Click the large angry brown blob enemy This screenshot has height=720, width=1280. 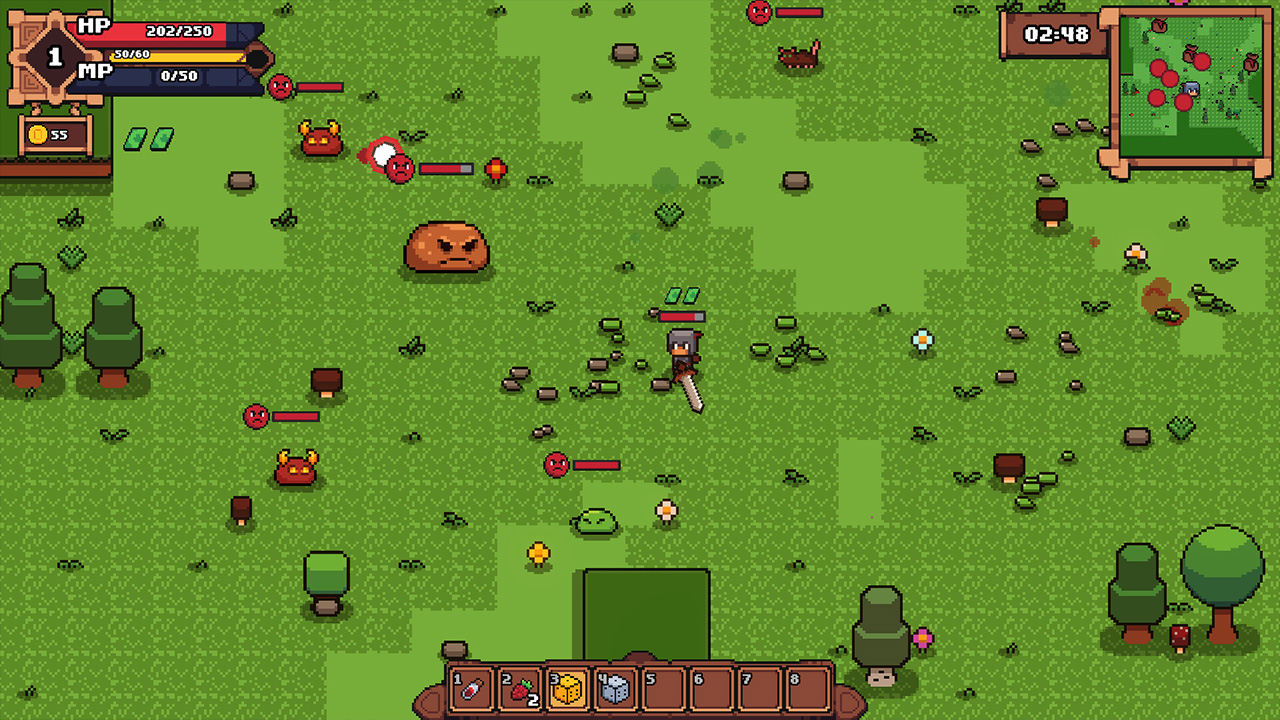pos(447,248)
